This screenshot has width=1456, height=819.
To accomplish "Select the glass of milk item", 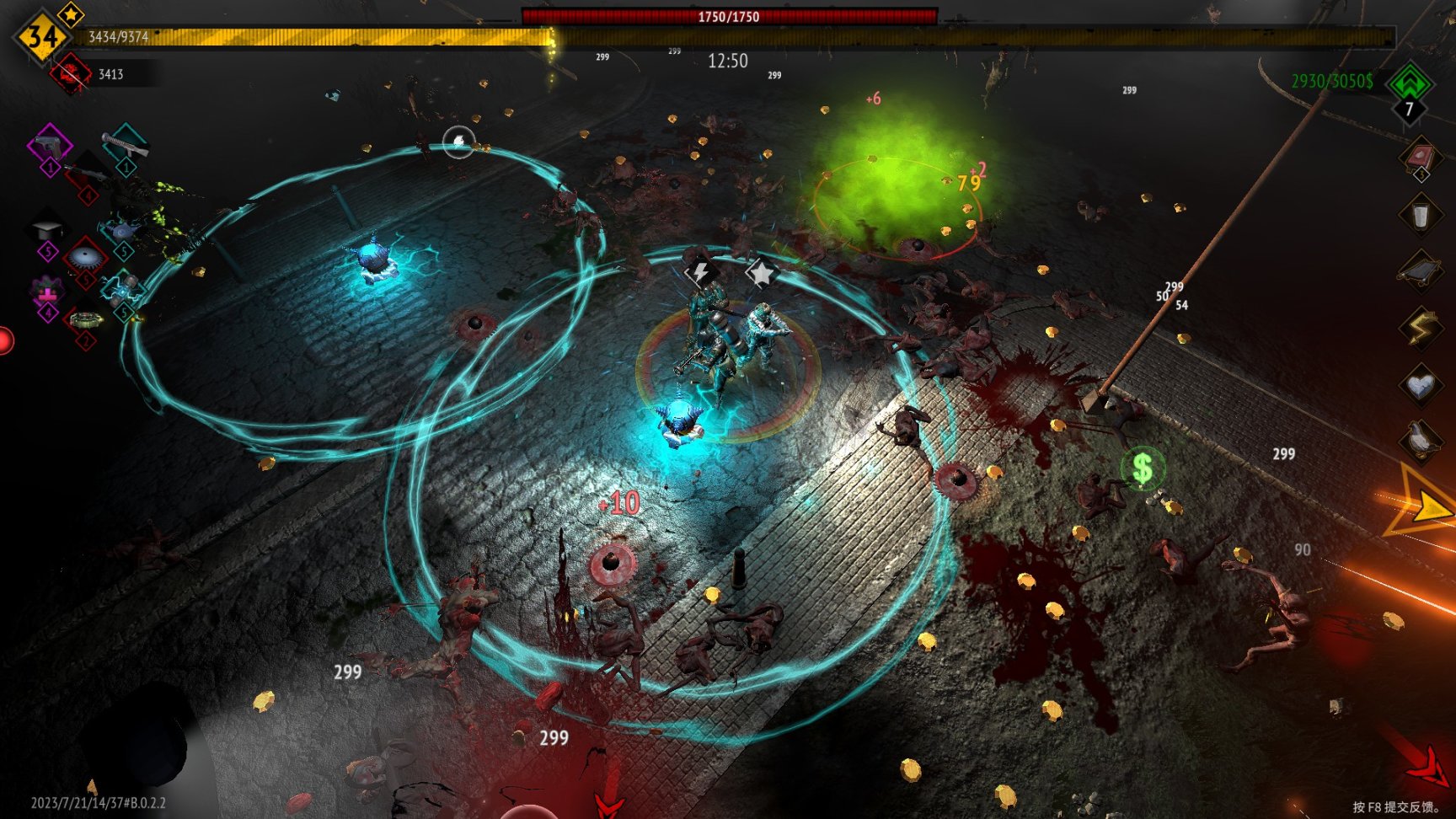I will [1421, 215].
